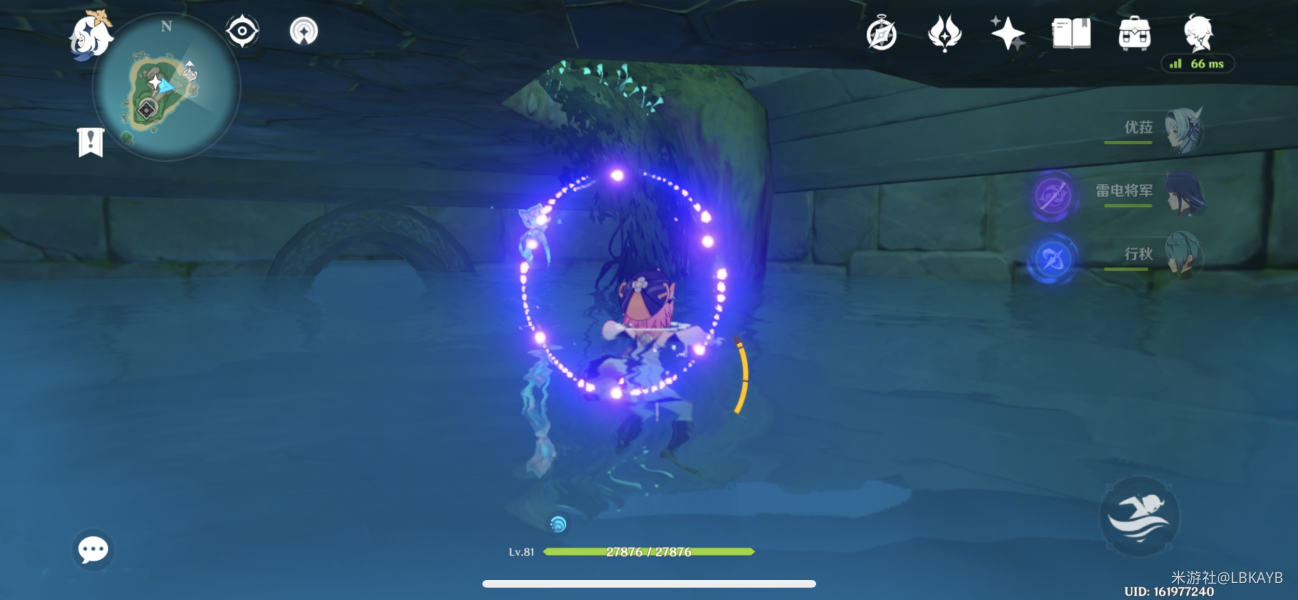
Task: Open the adventure compass icon
Action: (x=881, y=35)
